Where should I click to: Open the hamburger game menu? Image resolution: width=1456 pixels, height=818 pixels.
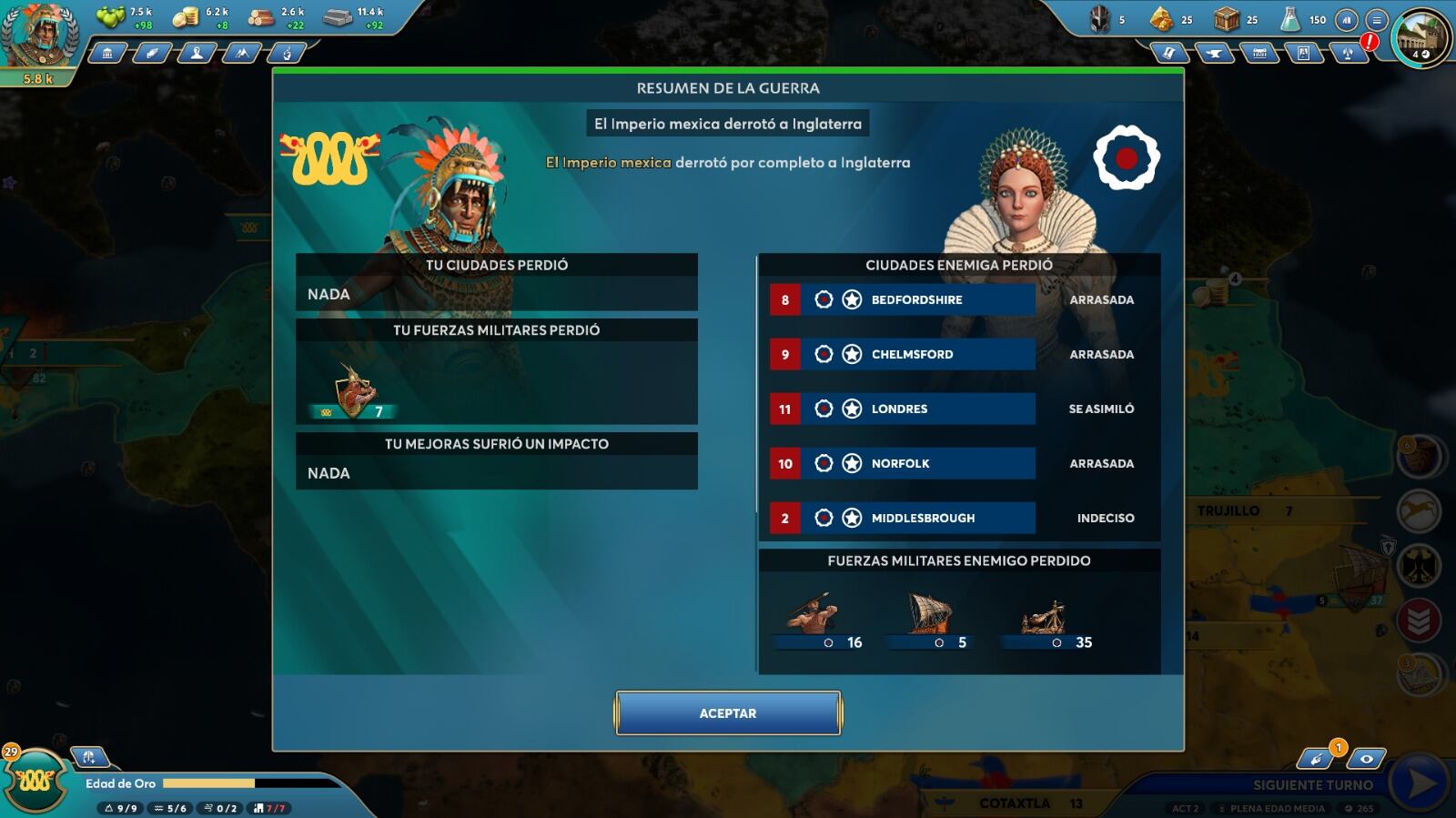click(x=1377, y=20)
